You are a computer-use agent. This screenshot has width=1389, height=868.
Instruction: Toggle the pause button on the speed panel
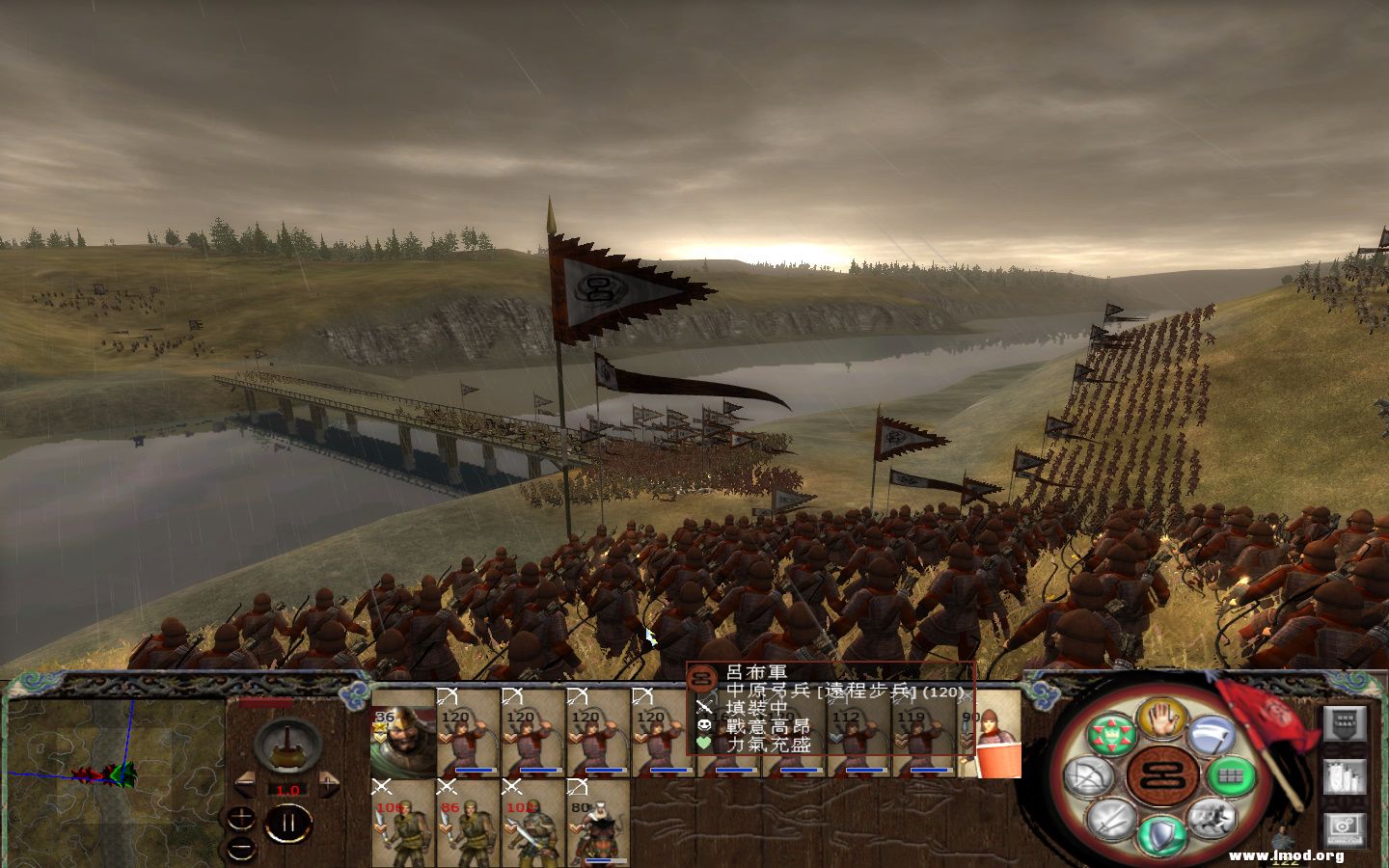point(288,822)
